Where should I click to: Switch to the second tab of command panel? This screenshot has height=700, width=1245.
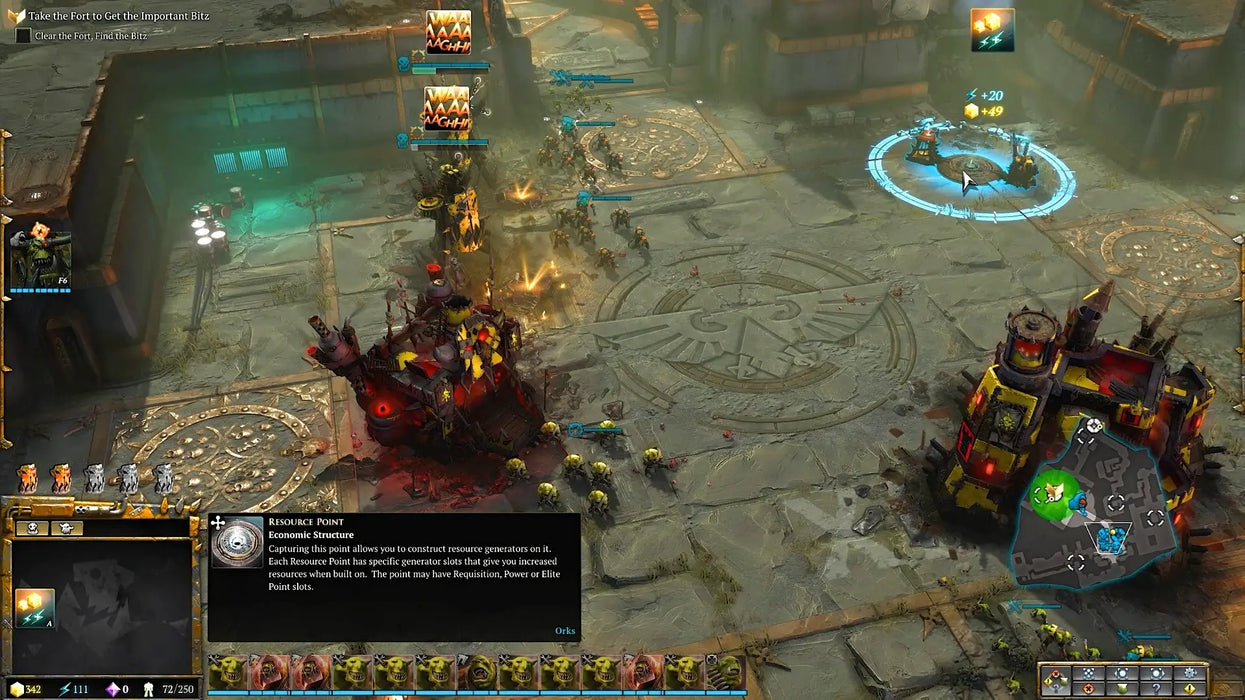[65, 527]
